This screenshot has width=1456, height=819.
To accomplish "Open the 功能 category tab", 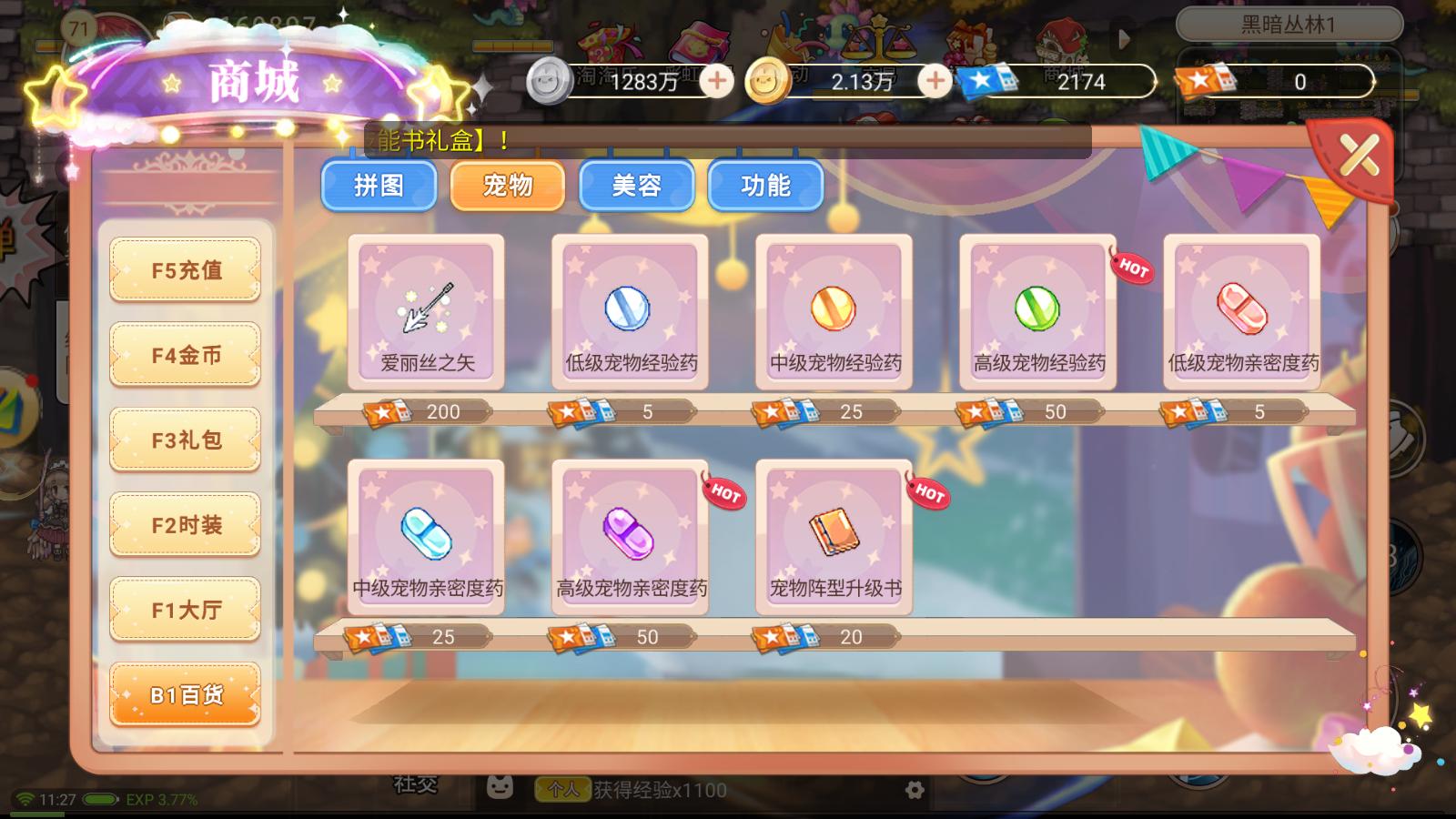I will tap(766, 186).
